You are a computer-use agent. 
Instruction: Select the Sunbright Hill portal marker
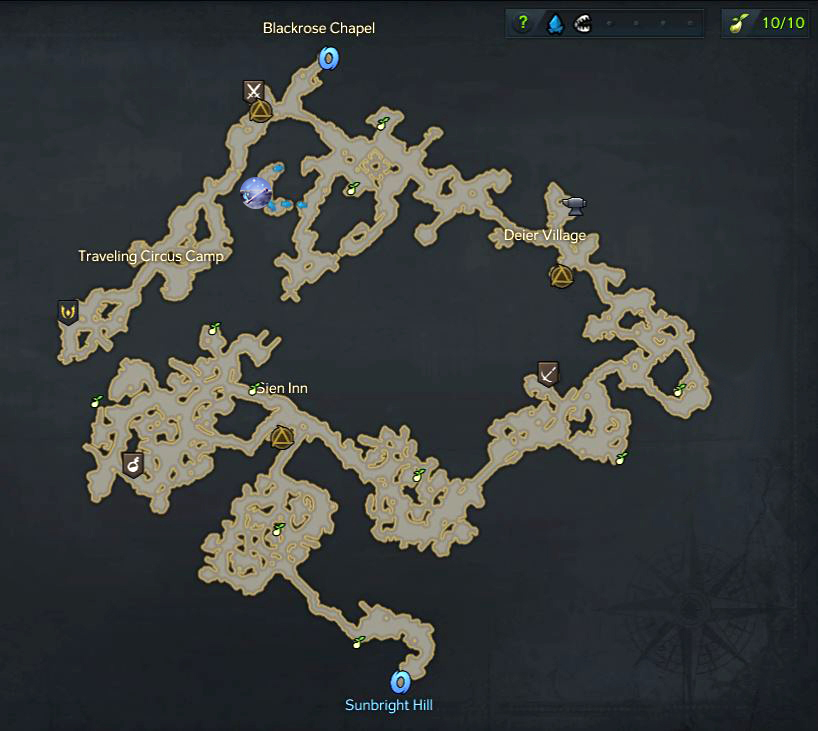point(401,682)
